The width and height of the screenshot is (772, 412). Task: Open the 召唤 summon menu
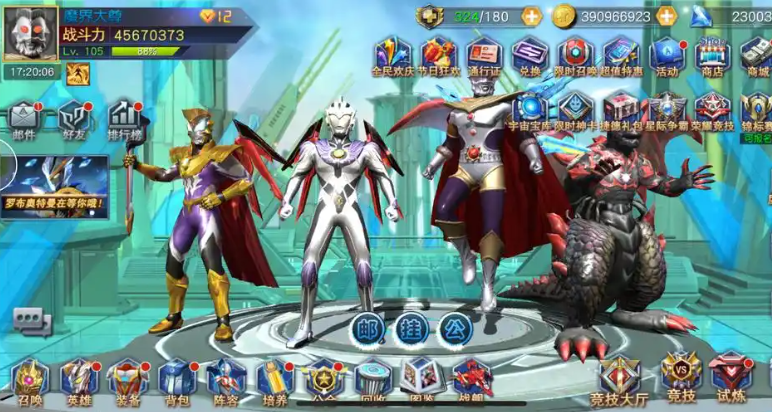(29, 380)
